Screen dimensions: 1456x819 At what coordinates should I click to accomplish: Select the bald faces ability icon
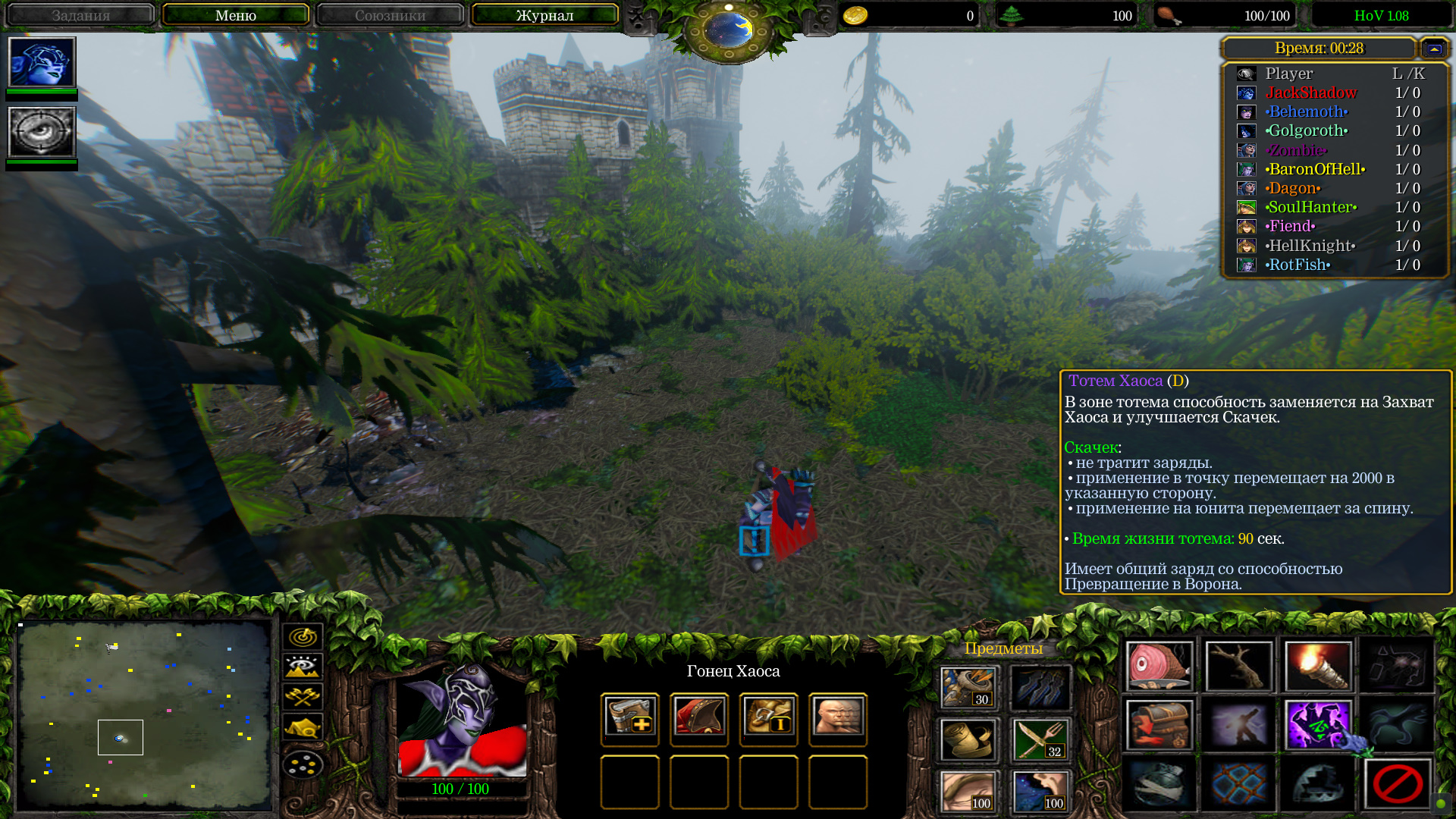[x=837, y=717]
